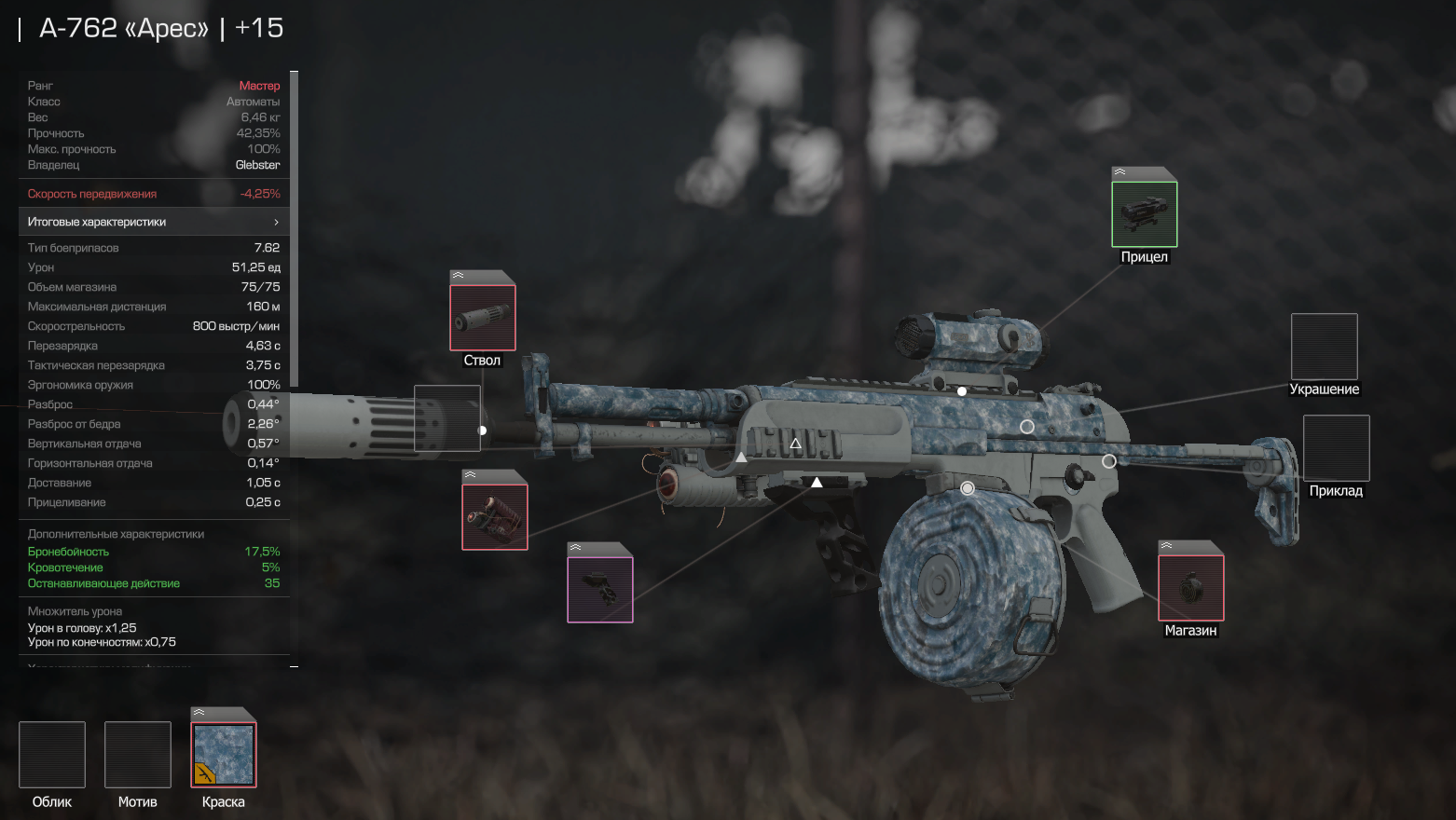Select the tactical flashlight attachment slot
Viewport: 1456px width, 820px height.
tap(495, 516)
